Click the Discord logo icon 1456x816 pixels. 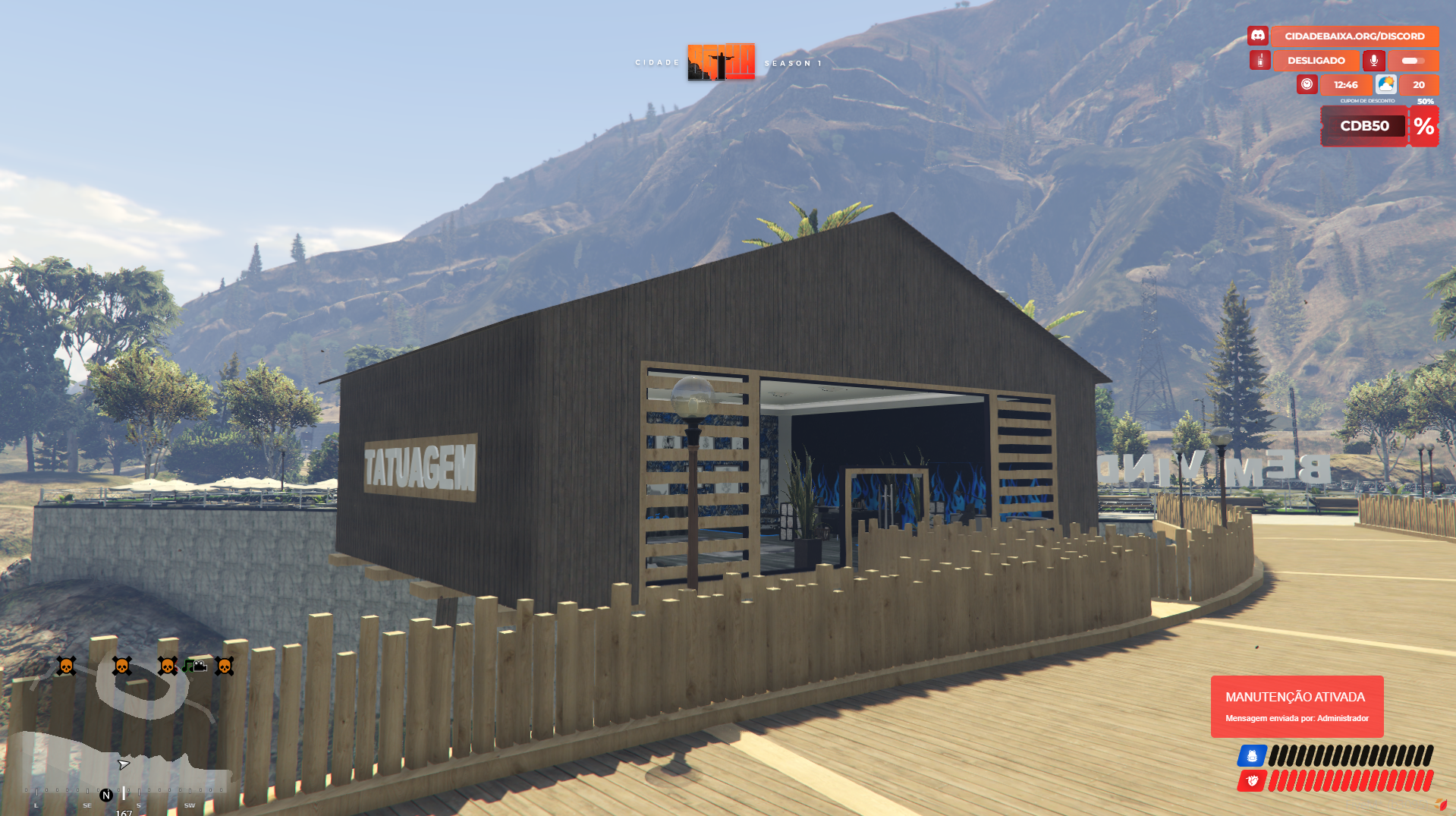coord(1257,36)
